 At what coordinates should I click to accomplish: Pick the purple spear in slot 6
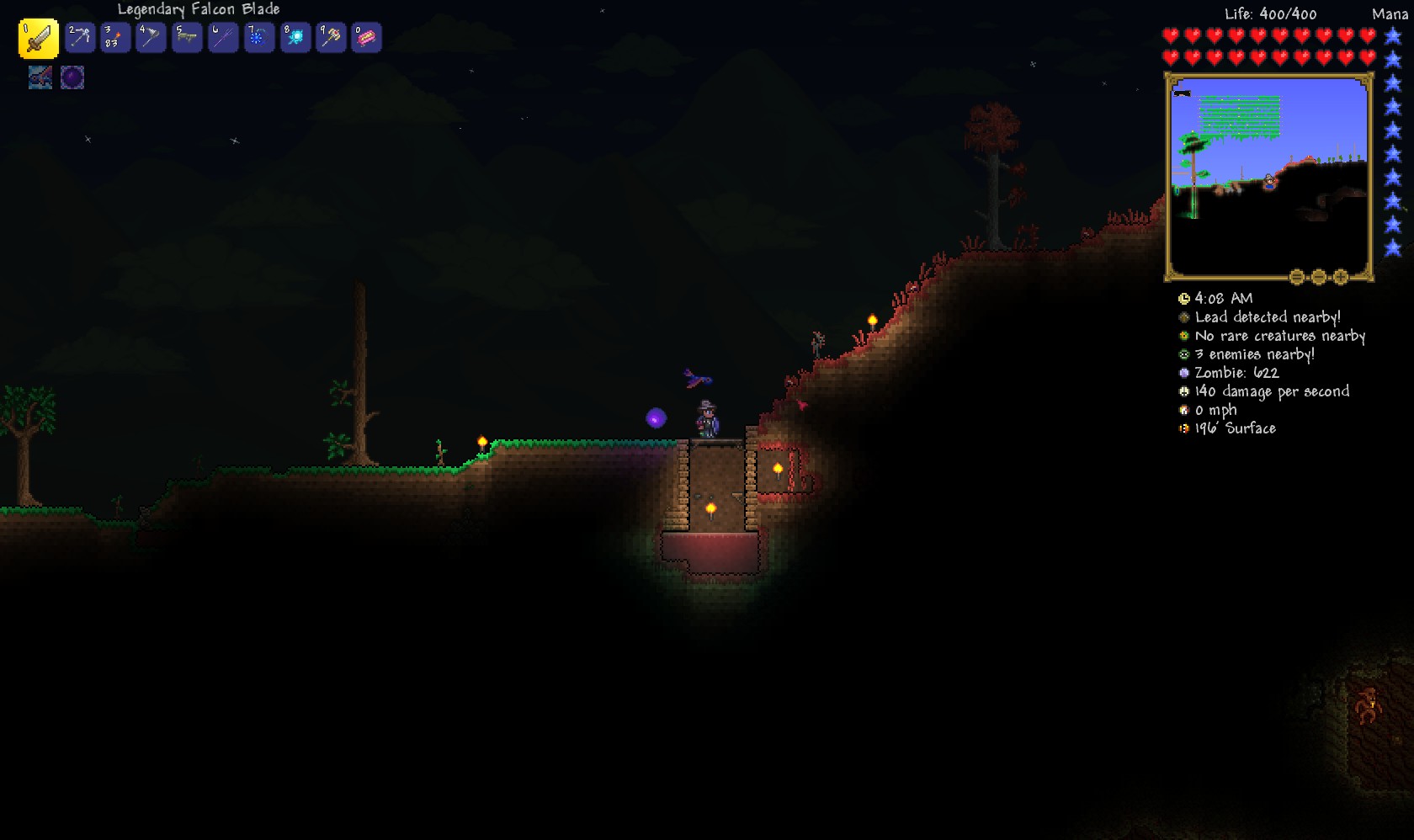tap(223, 37)
